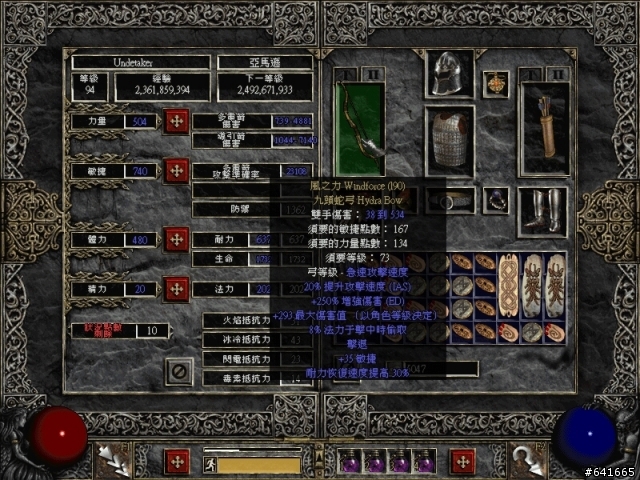Select the equipped body armor

click(x=449, y=140)
